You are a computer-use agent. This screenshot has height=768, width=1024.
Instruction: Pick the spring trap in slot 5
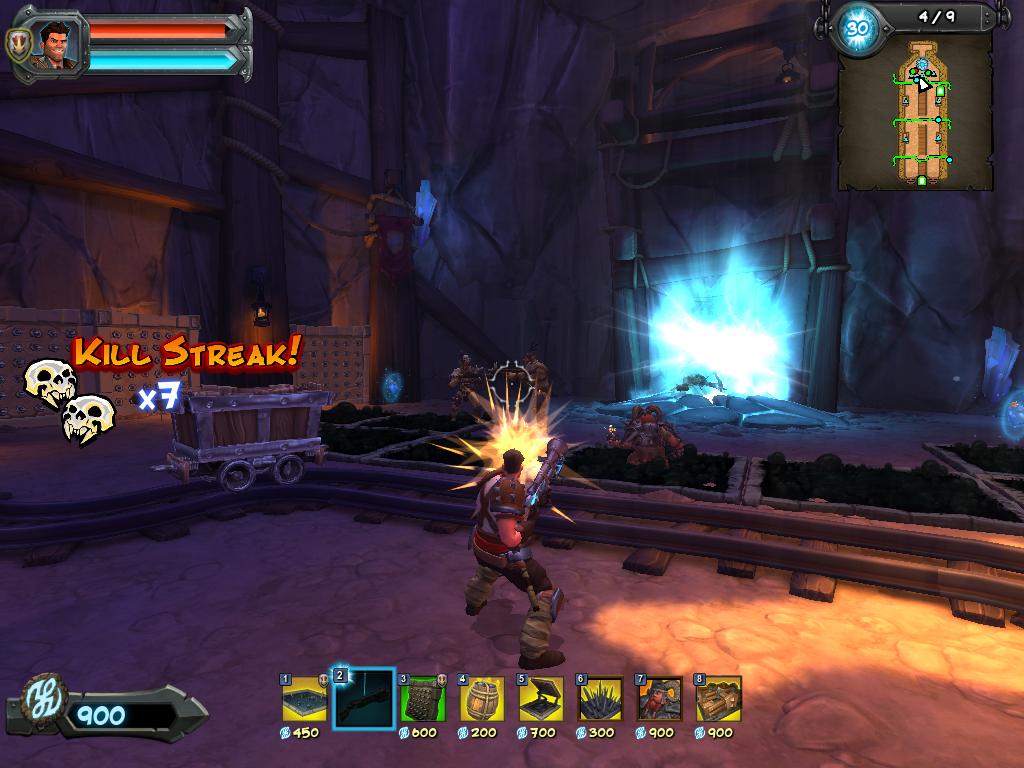click(x=541, y=698)
